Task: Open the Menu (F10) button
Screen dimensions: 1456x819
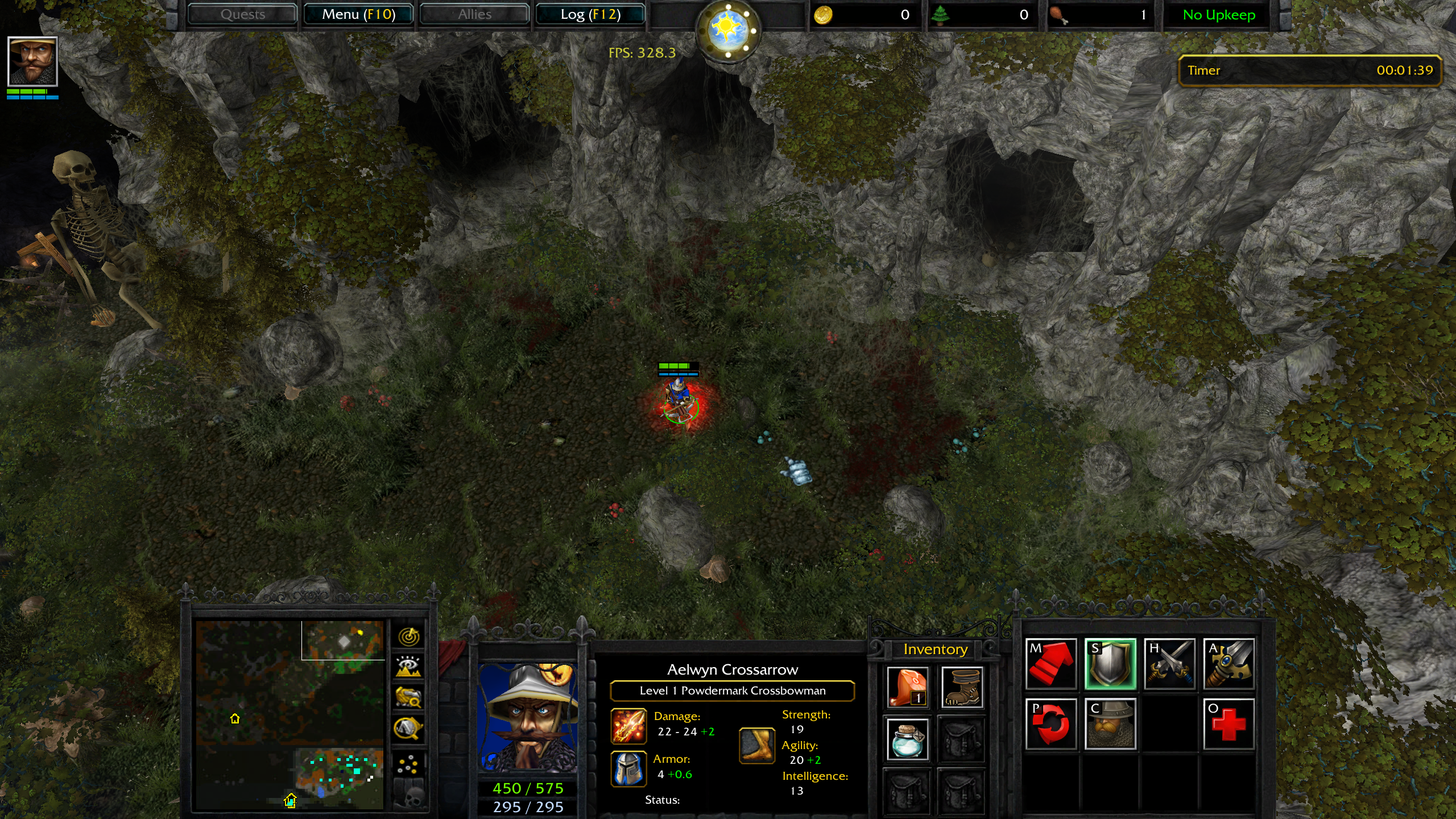Action: click(x=358, y=14)
